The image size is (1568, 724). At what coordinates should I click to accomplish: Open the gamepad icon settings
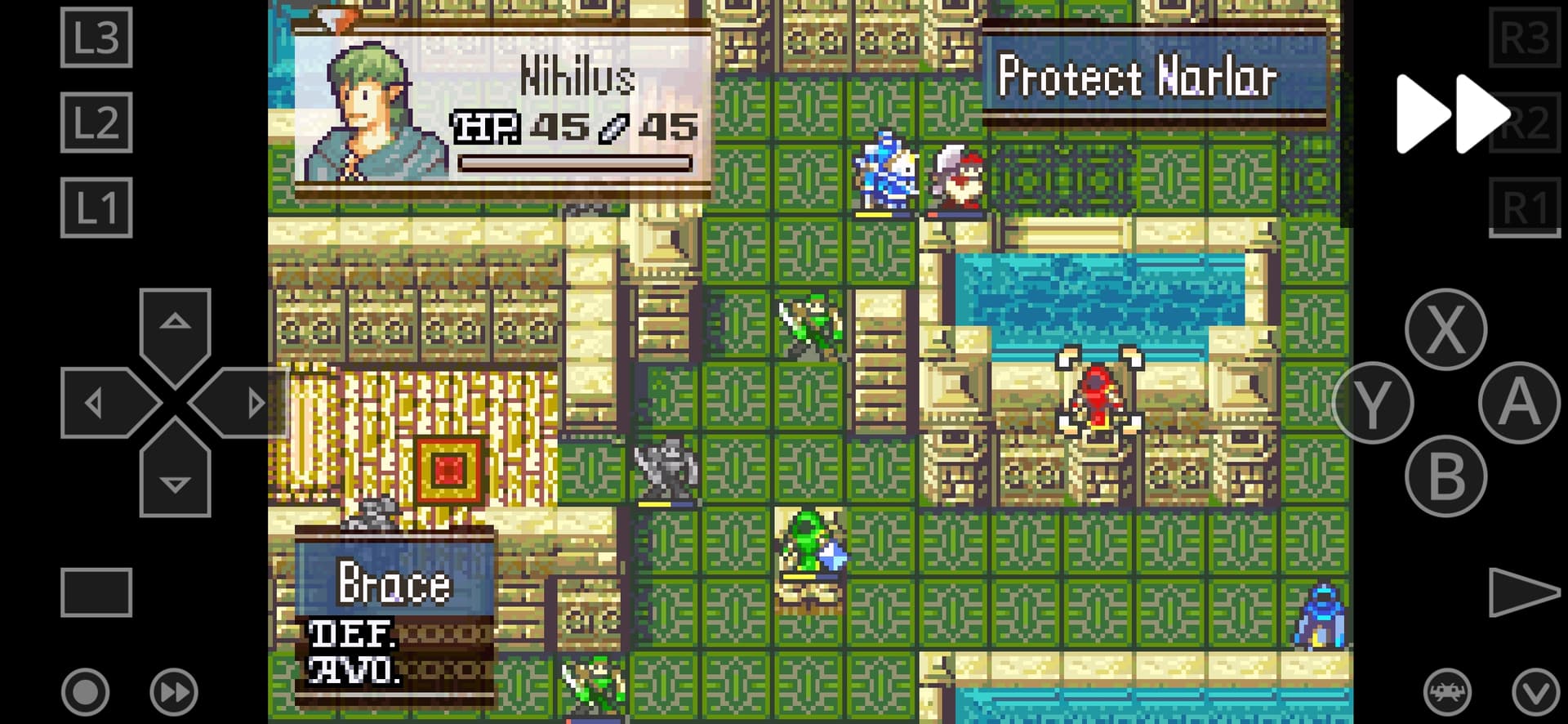coord(1447,692)
